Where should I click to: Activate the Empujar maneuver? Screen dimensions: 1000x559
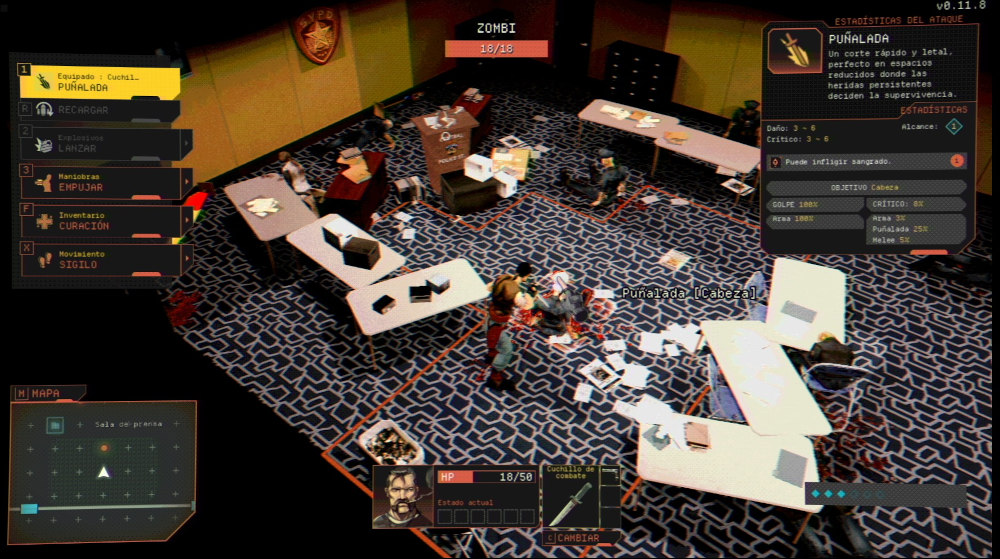click(98, 183)
